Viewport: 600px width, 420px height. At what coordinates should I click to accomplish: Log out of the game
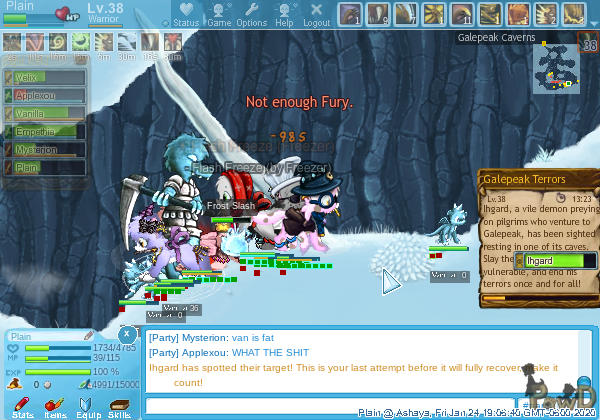(315, 15)
